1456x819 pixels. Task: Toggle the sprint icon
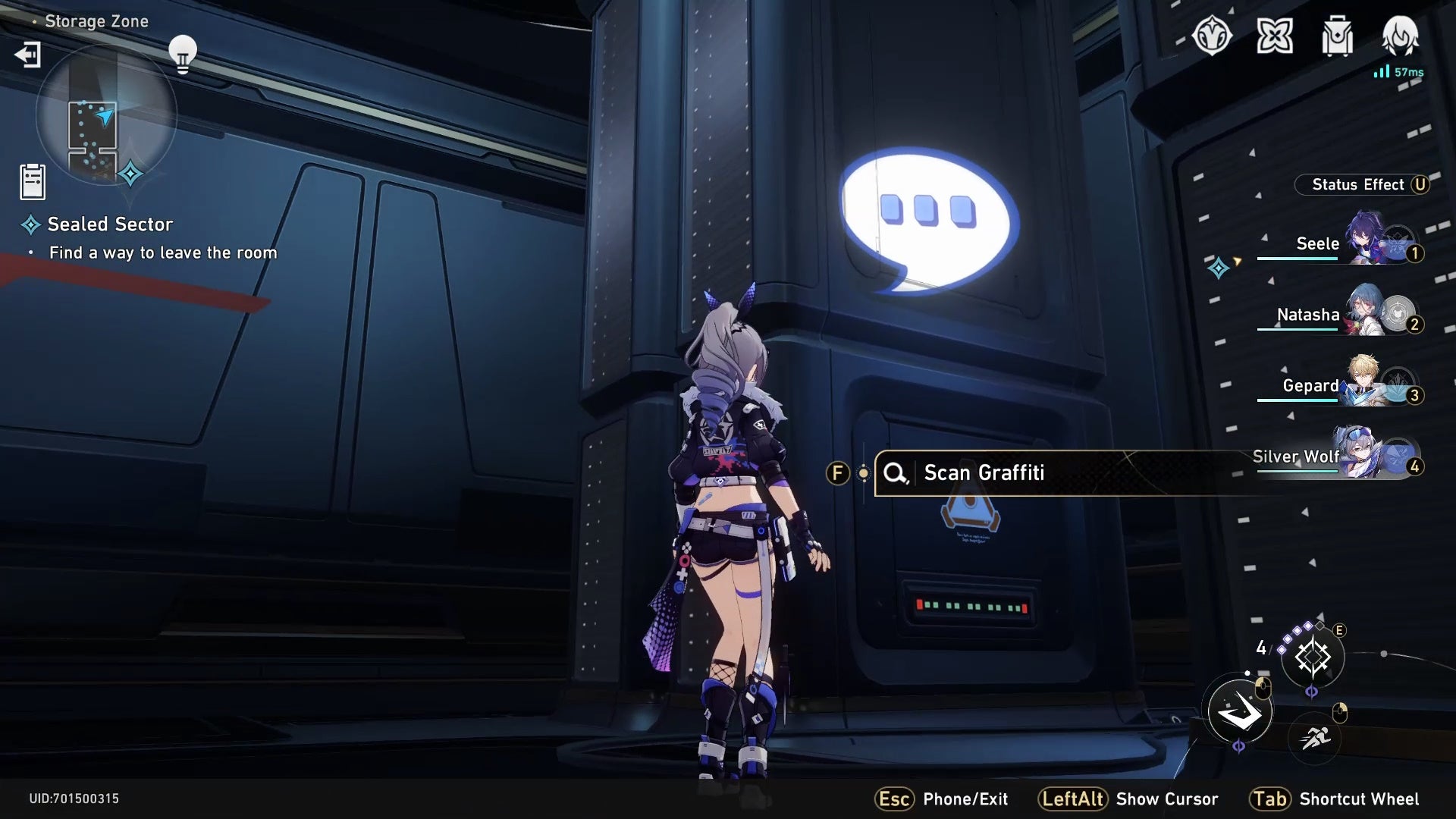tap(1316, 739)
